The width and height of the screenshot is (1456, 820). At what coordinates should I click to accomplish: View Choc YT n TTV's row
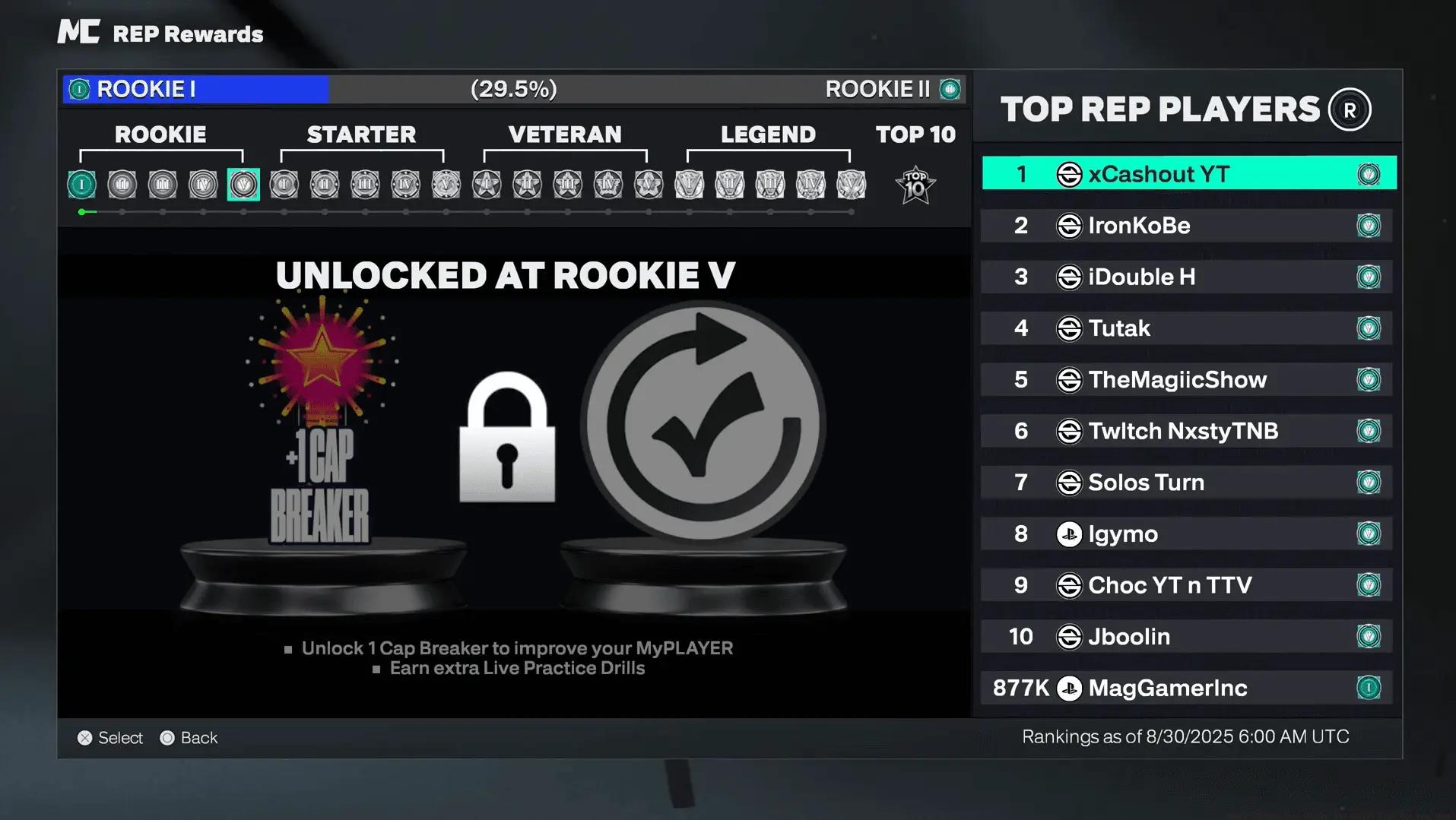pos(1187,585)
